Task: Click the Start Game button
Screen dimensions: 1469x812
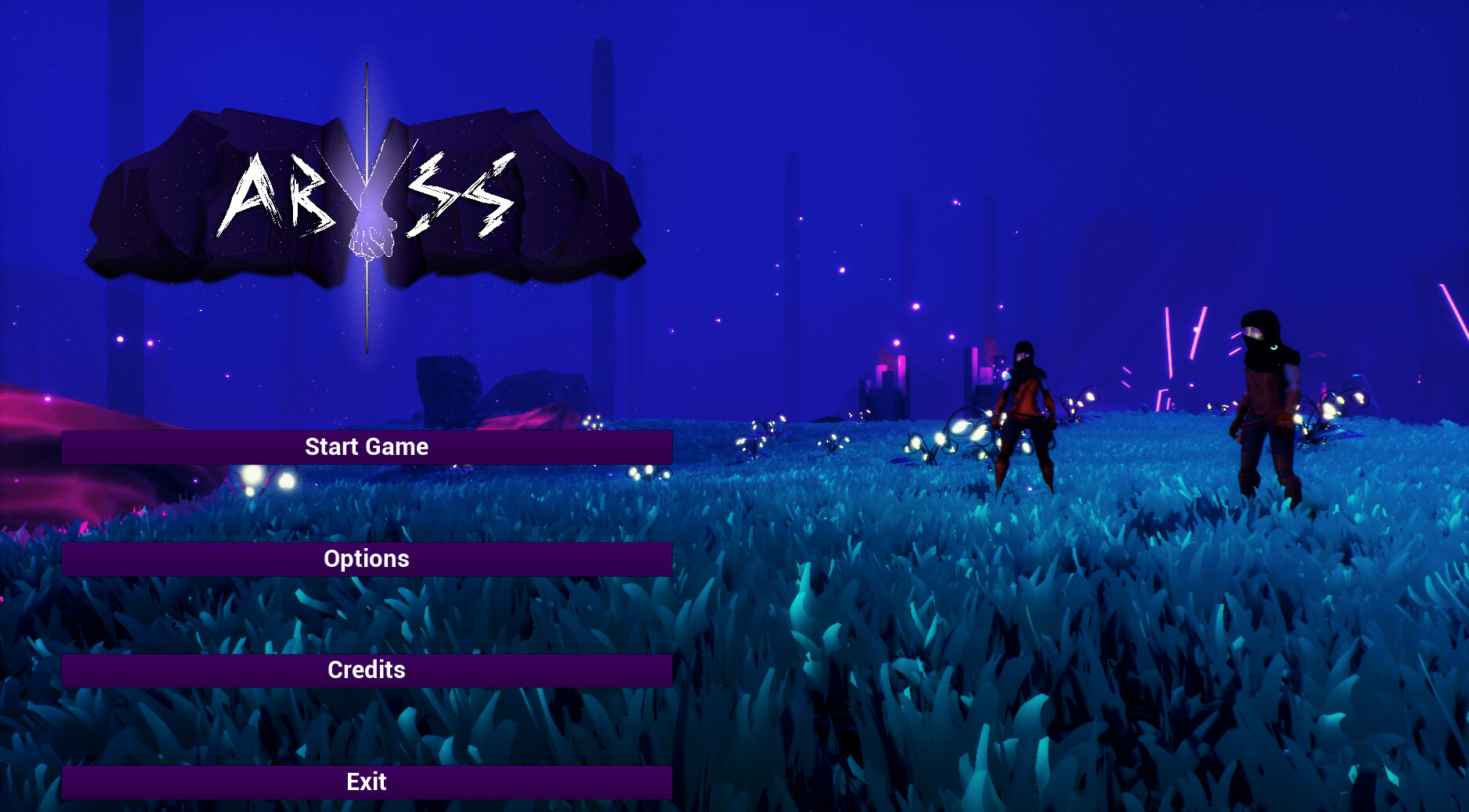Action: tap(367, 447)
